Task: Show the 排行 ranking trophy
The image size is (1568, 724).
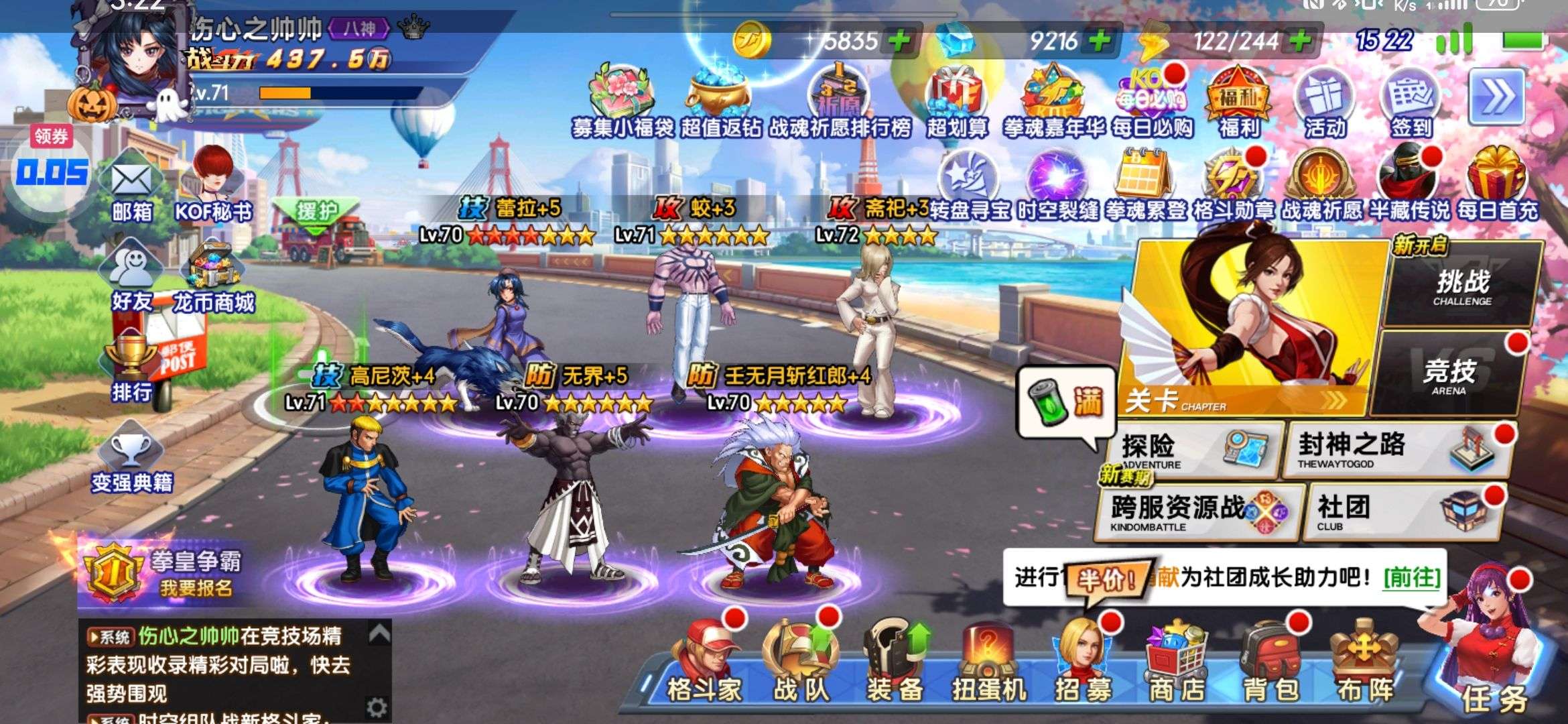Action: point(131,367)
